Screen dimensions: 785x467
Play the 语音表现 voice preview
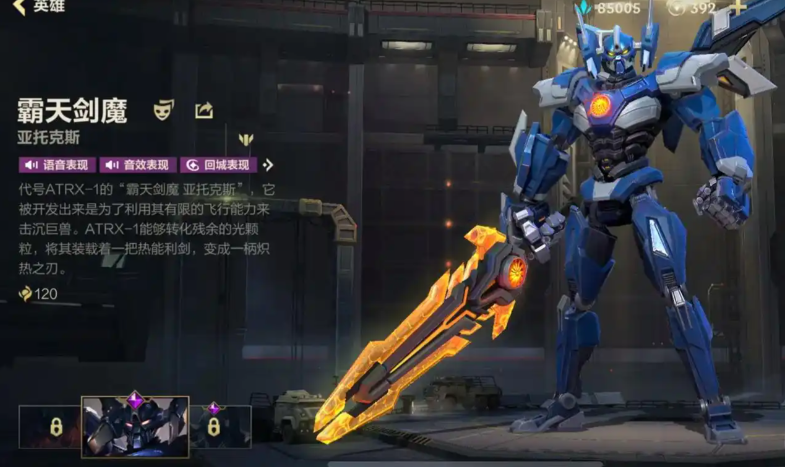point(57,165)
